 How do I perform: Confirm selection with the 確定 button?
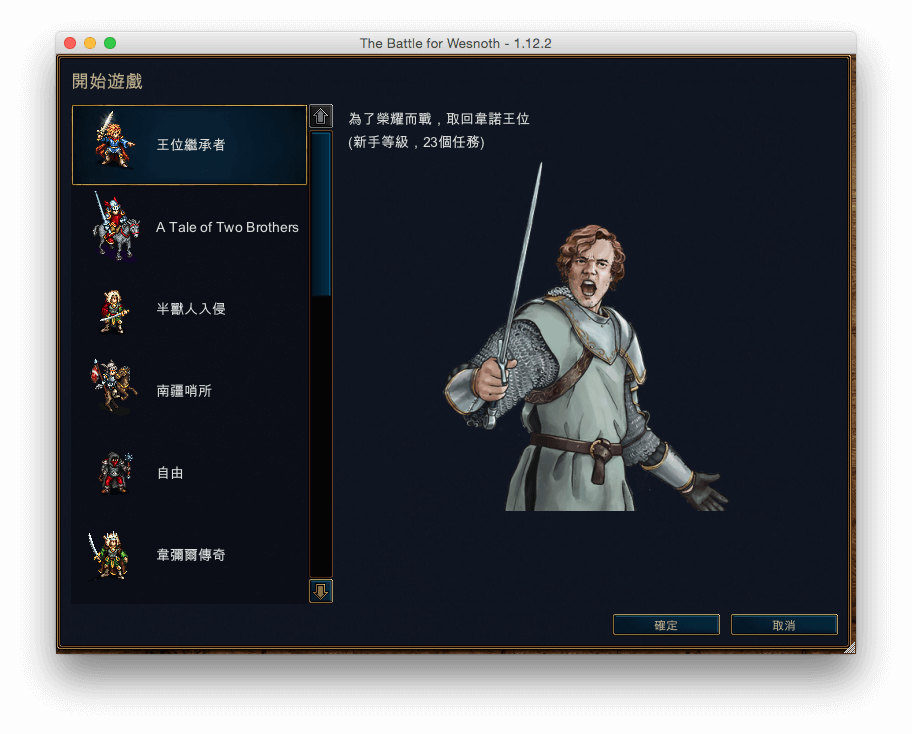coord(666,625)
